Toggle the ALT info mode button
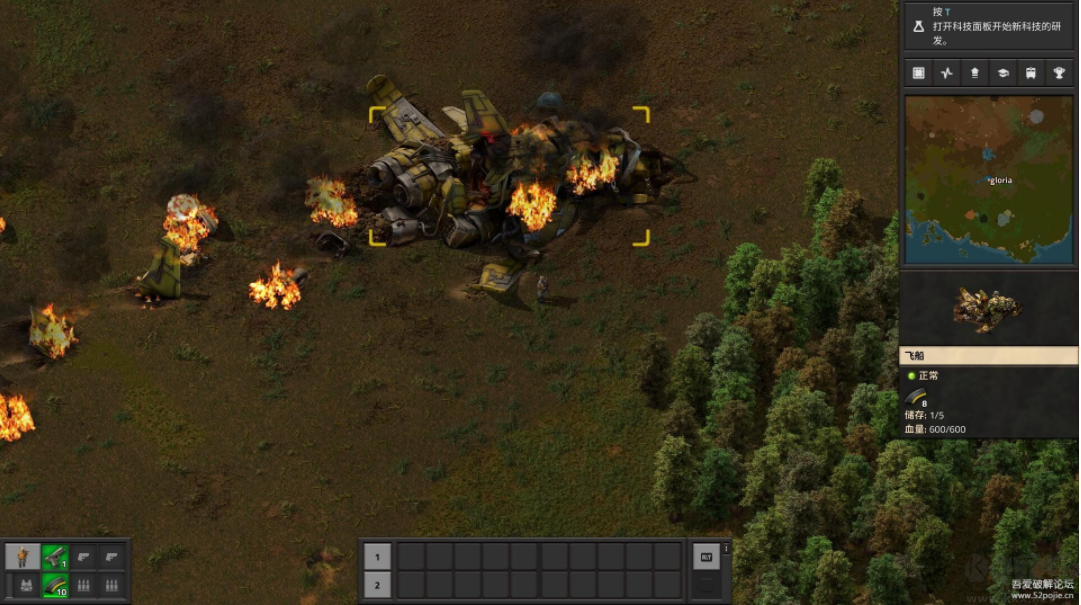Screen dimensions: 1081x605 (x=705, y=558)
